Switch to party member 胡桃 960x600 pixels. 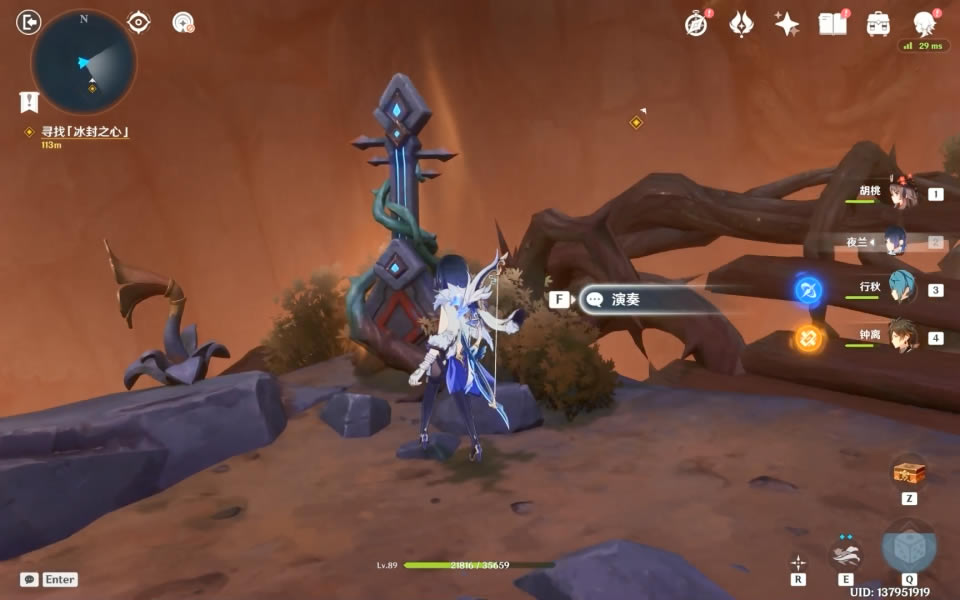(x=903, y=193)
